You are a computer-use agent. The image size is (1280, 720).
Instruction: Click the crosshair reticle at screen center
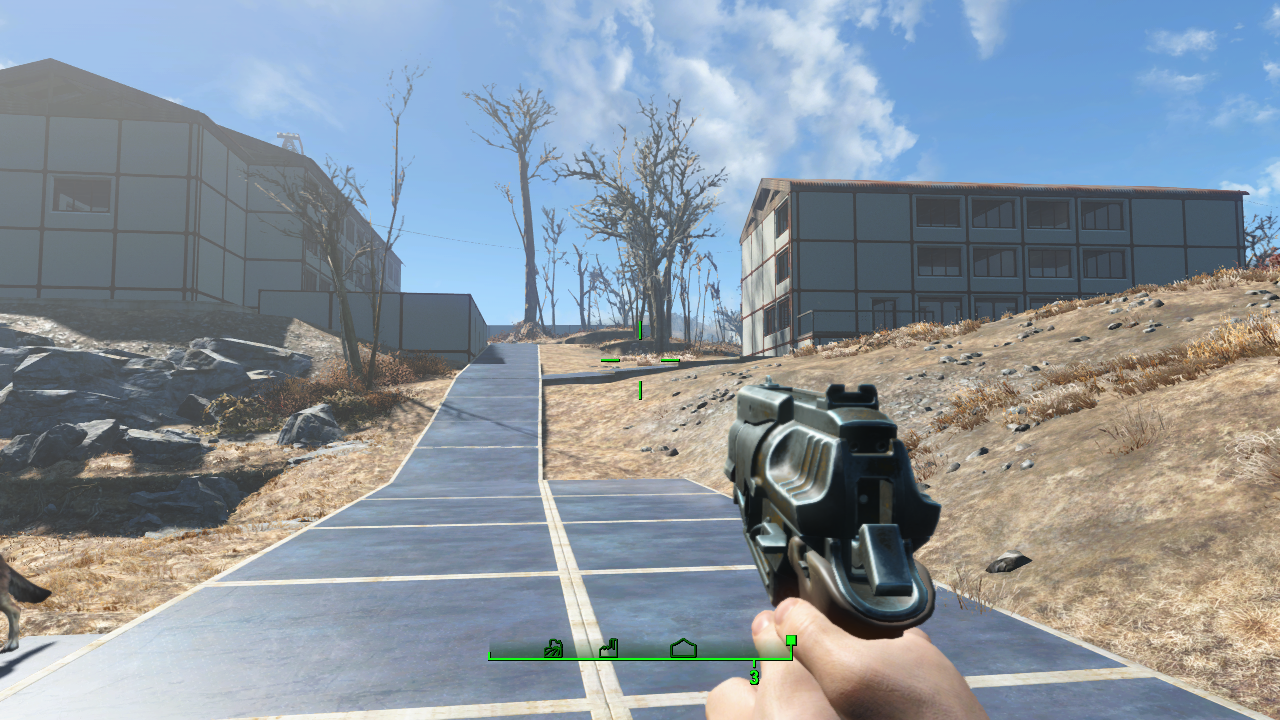pyautogui.click(x=640, y=360)
